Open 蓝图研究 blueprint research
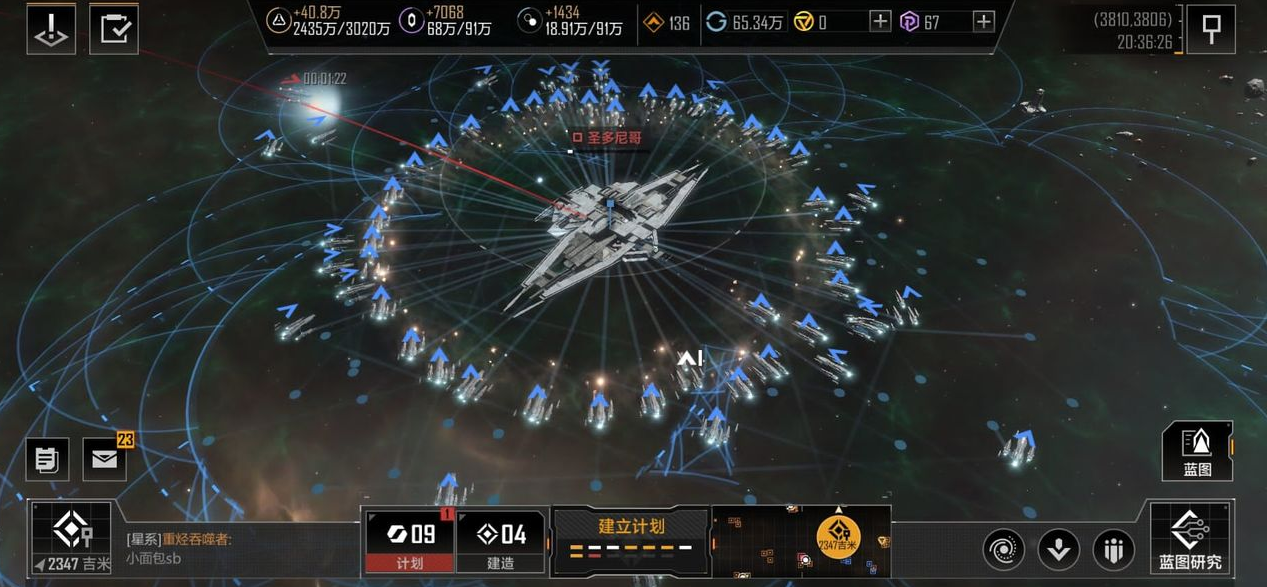 click(x=1191, y=538)
